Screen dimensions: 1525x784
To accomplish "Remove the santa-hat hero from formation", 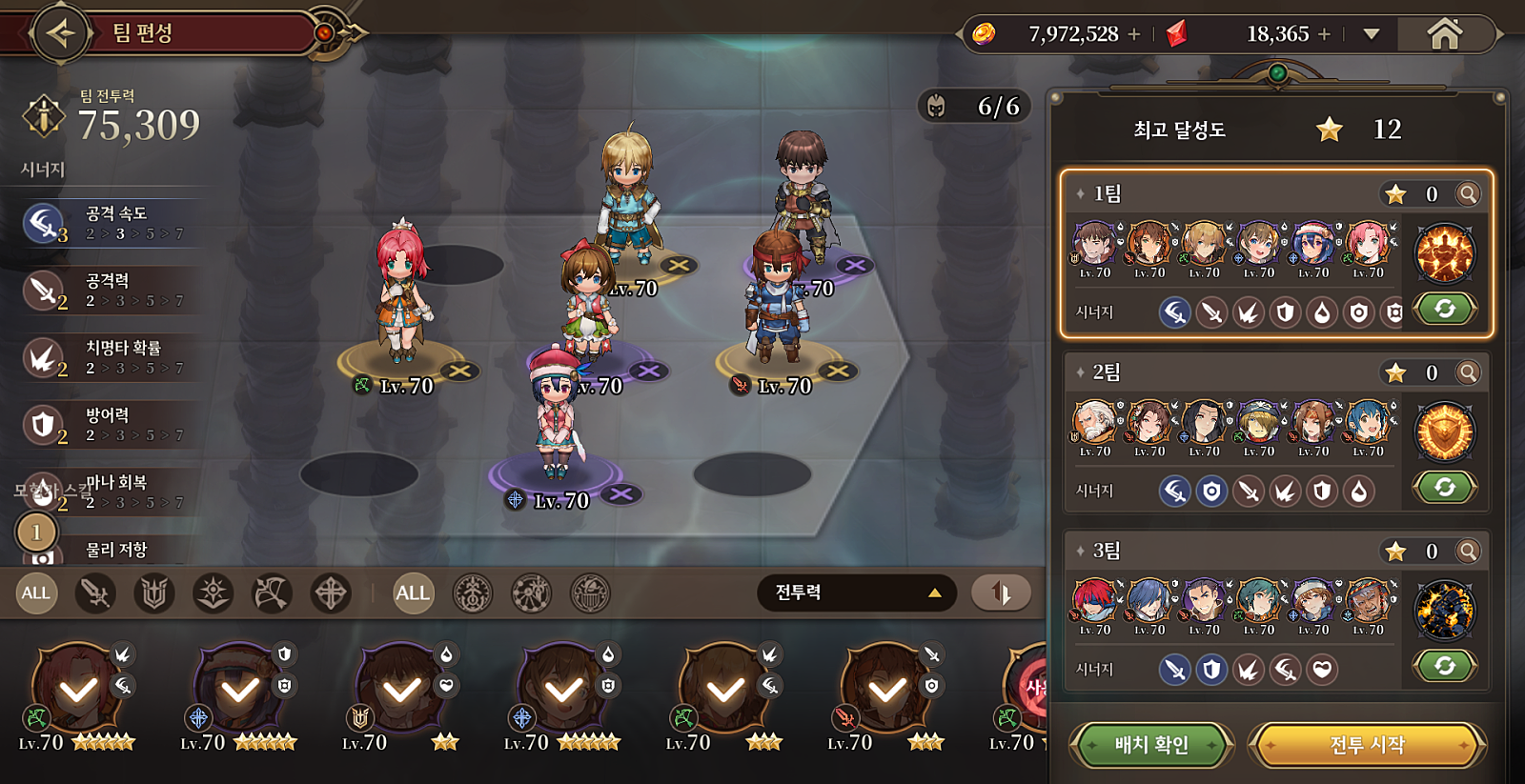I will pos(621,493).
